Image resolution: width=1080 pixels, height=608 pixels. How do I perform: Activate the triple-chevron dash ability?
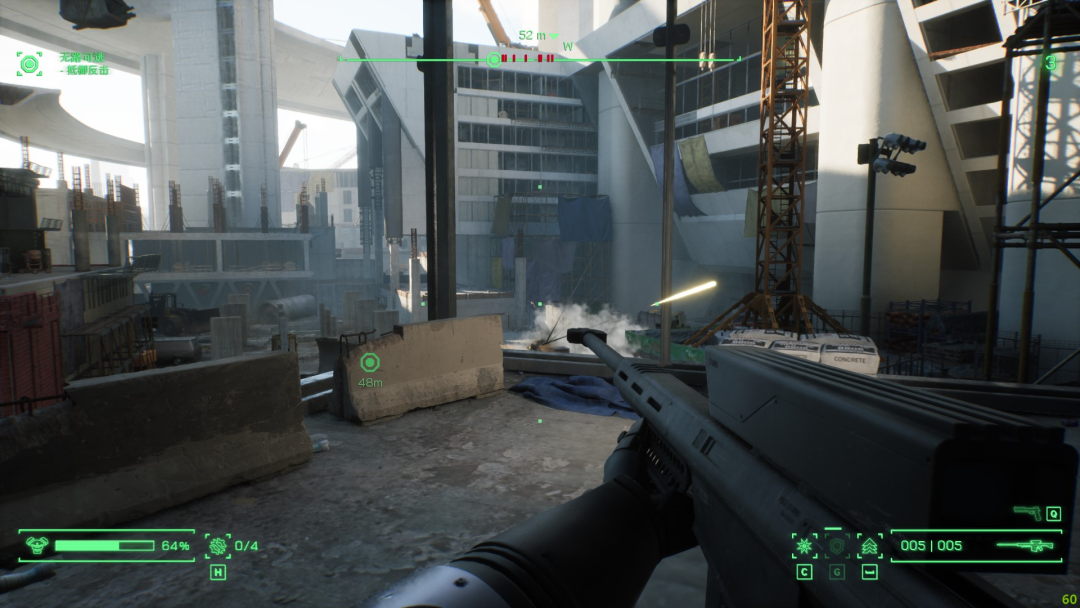[870, 546]
